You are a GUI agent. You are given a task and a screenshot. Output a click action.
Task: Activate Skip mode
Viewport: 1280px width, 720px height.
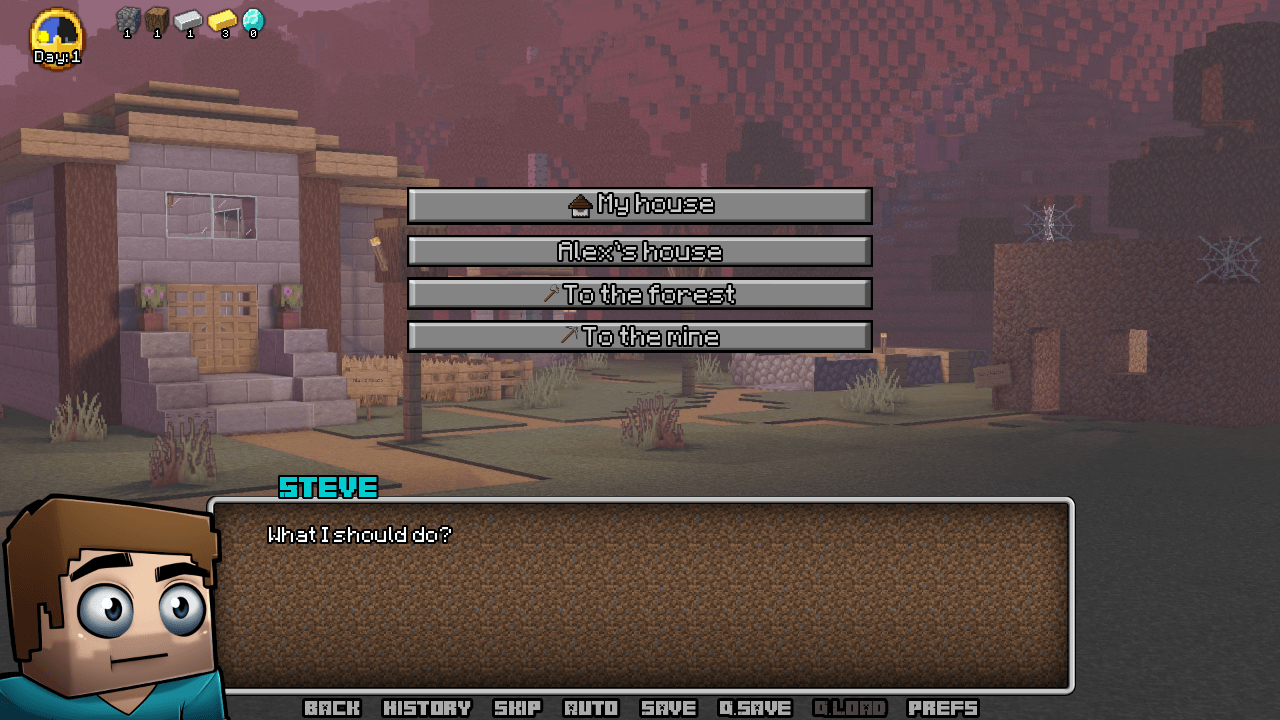(518, 708)
